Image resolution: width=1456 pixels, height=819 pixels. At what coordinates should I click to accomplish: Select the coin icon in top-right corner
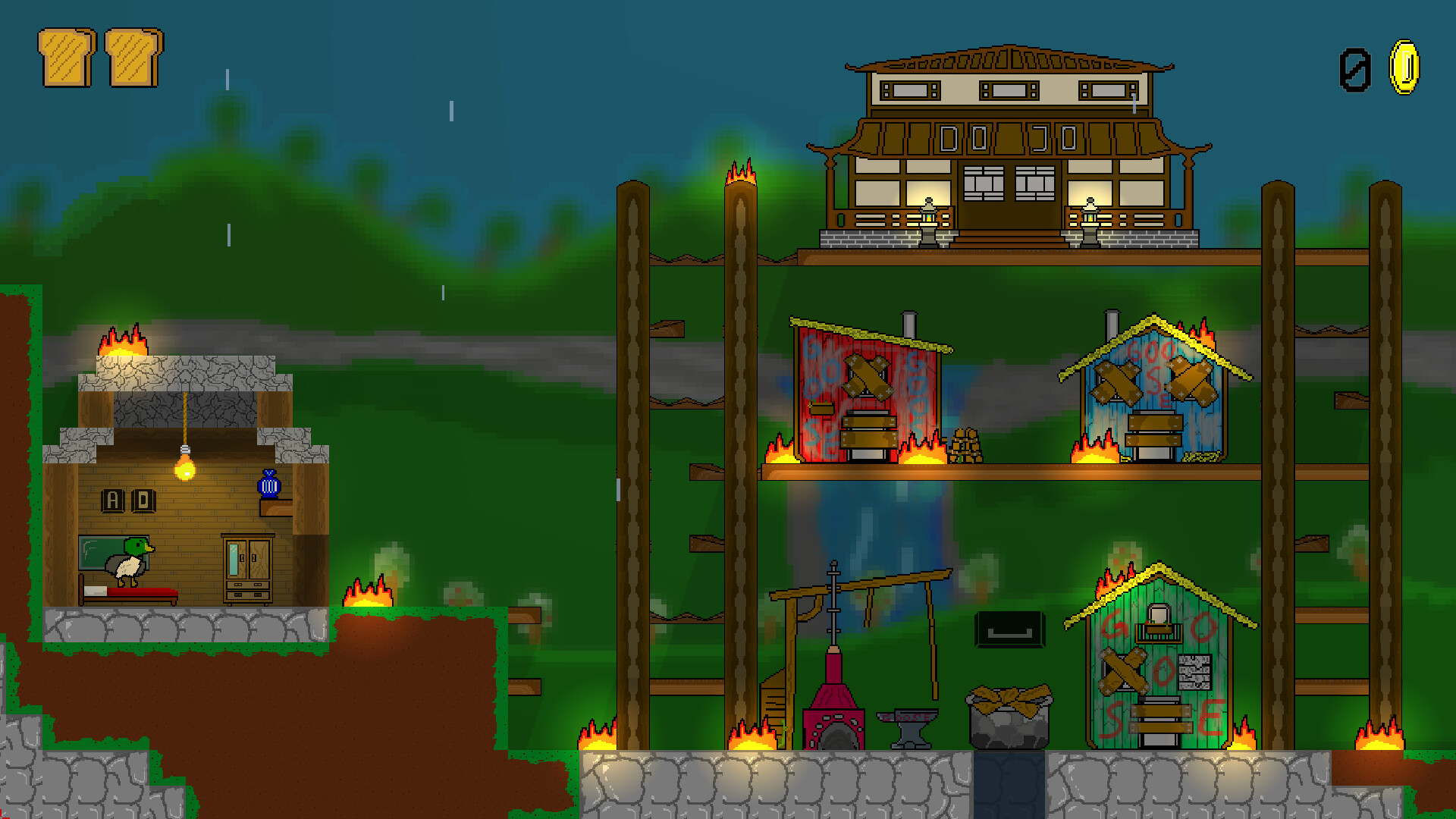[x=1404, y=68]
